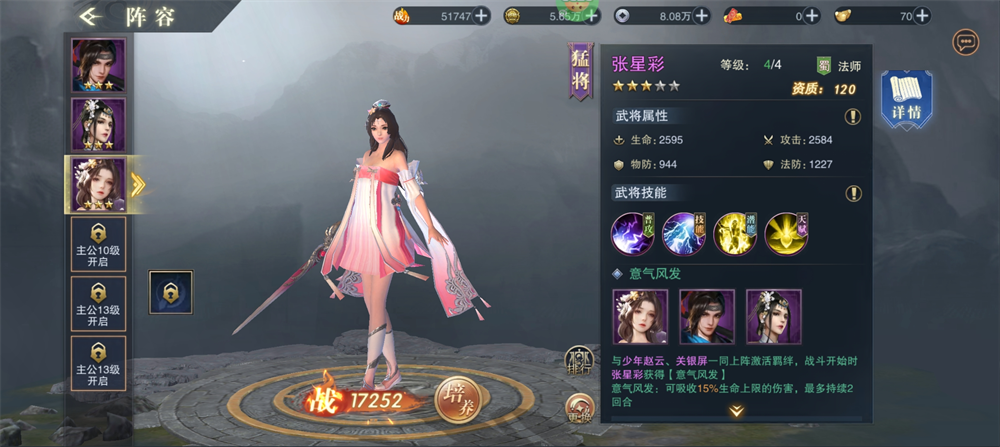This screenshot has height=447, width=1000.
Task: Expand the bond description with the down arrow
Action: [736, 411]
